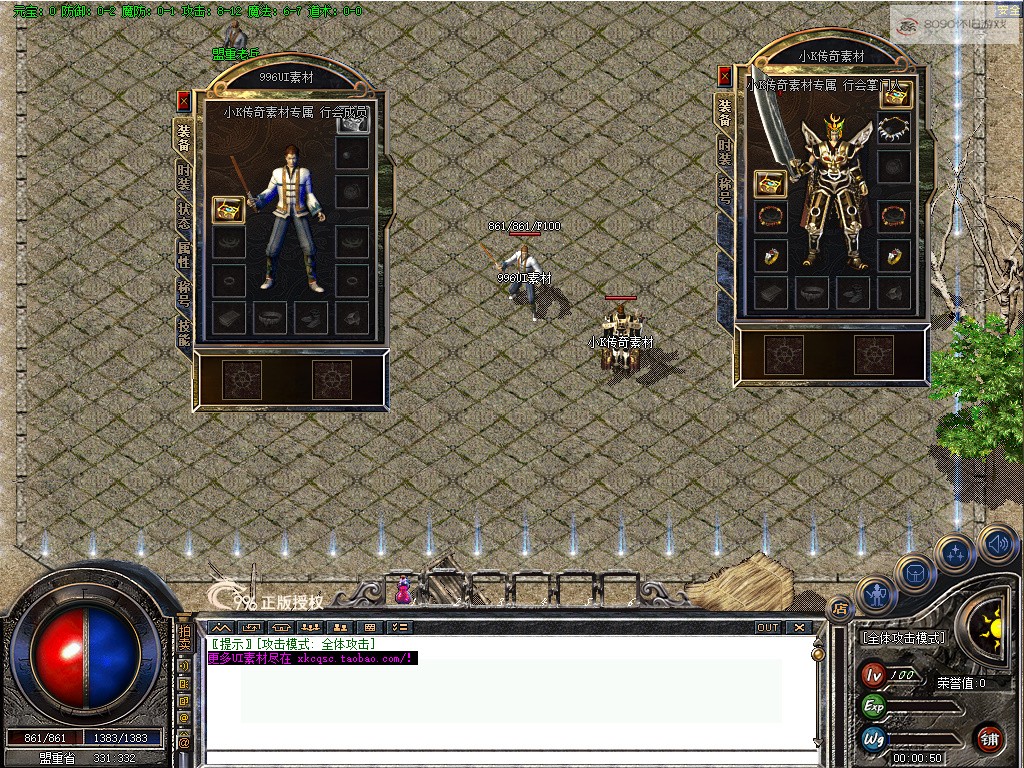Open the 店 shop button
This screenshot has height=768, width=1024.
(x=839, y=608)
